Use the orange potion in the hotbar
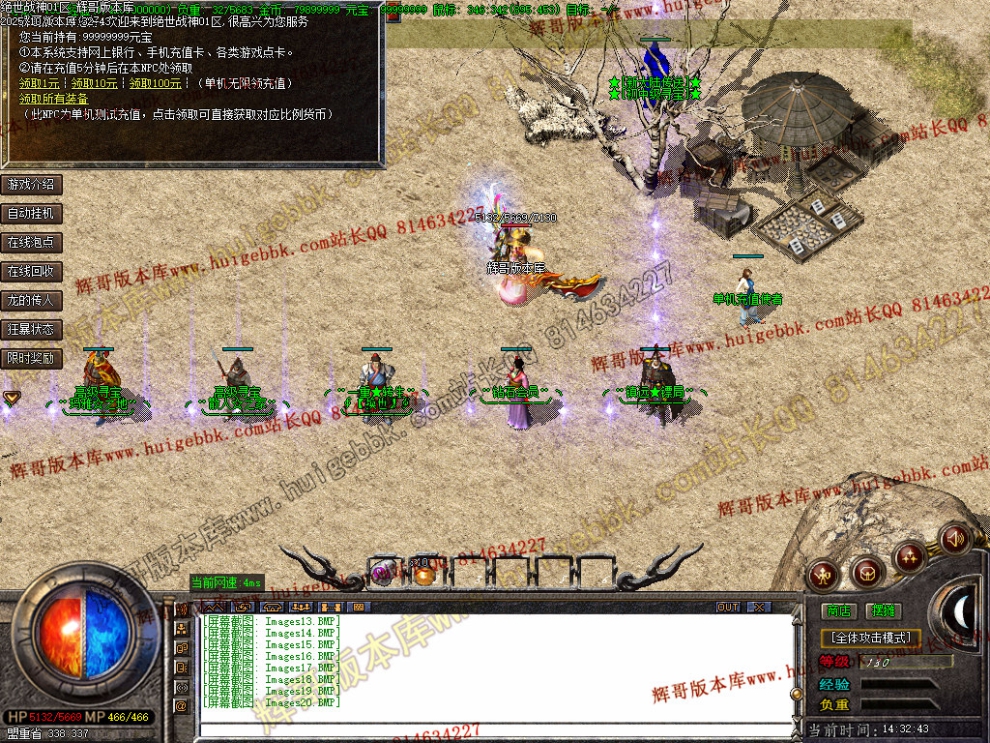This screenshot has width=990, height=743. (x=424, y=573)
